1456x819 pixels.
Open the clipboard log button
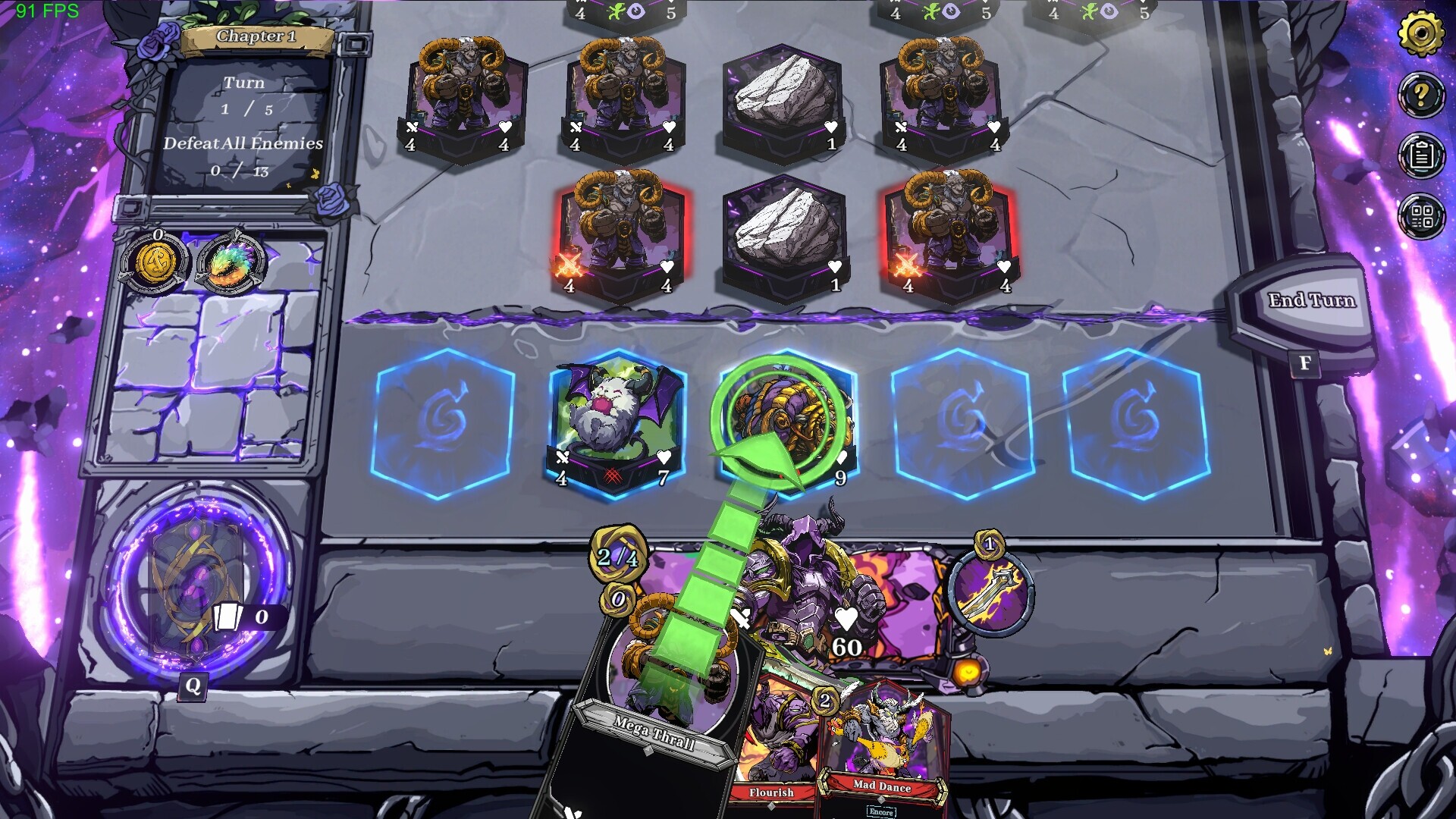tap(1420, 155)
